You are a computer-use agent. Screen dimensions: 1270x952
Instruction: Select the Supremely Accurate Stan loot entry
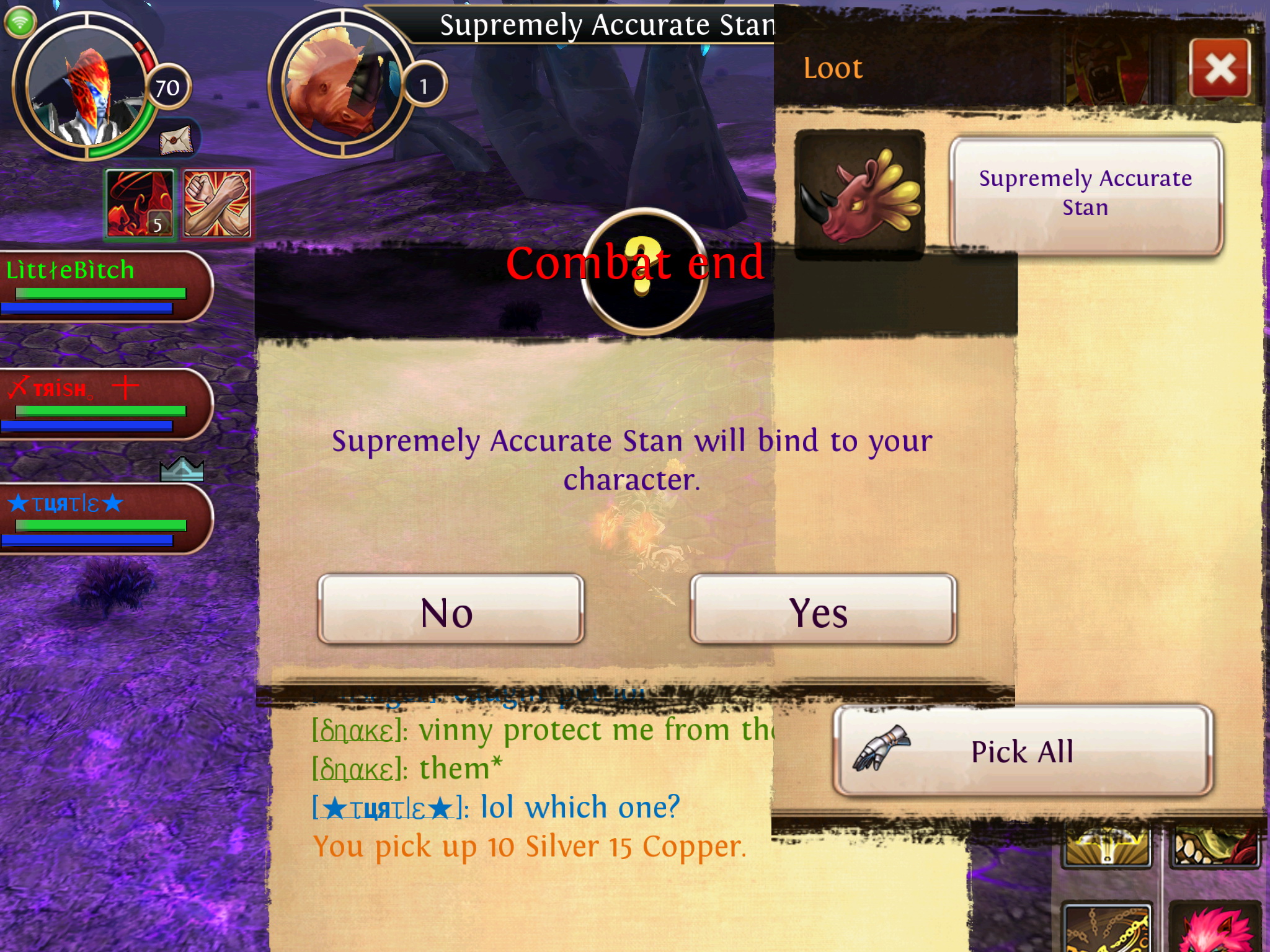tap(1086, 195)
